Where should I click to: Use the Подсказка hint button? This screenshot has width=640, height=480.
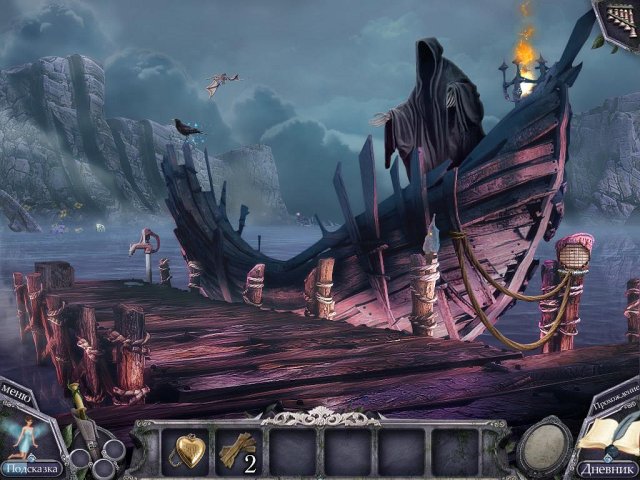[31, 466]
